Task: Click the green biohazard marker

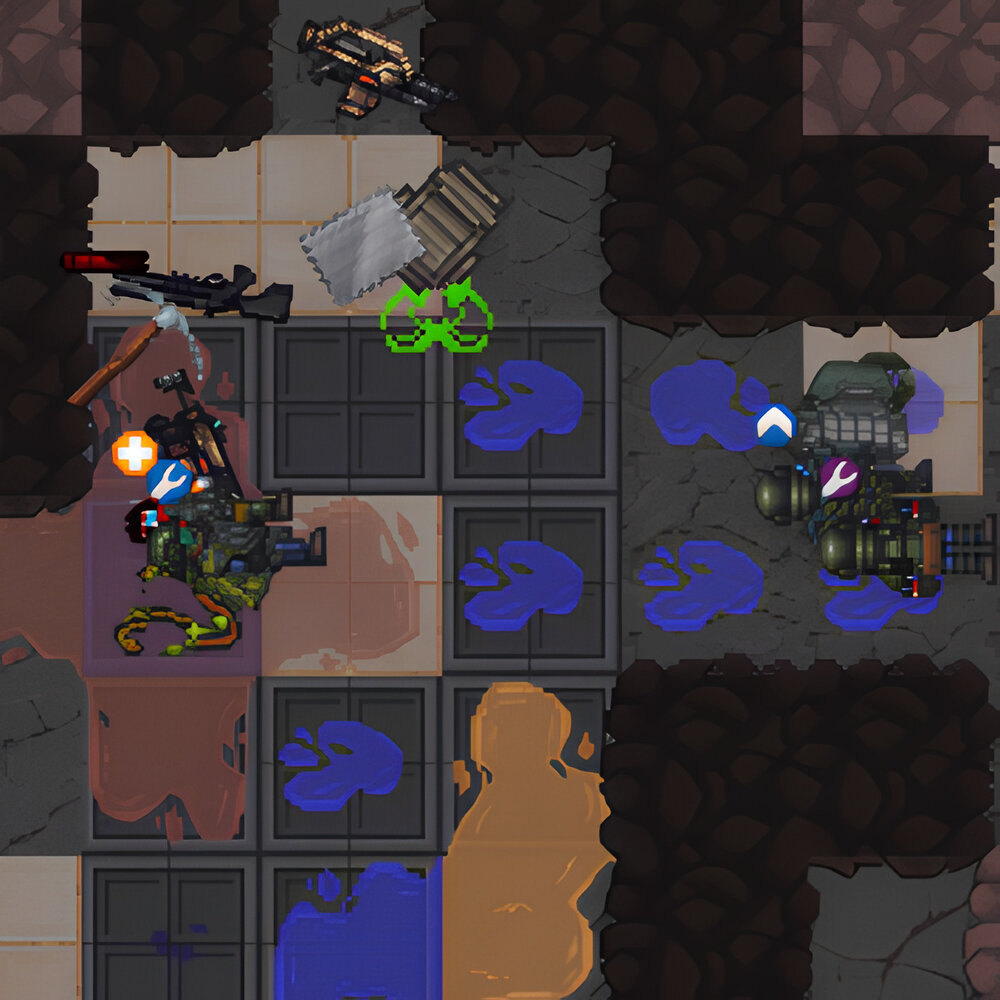Action: [436, 318]
